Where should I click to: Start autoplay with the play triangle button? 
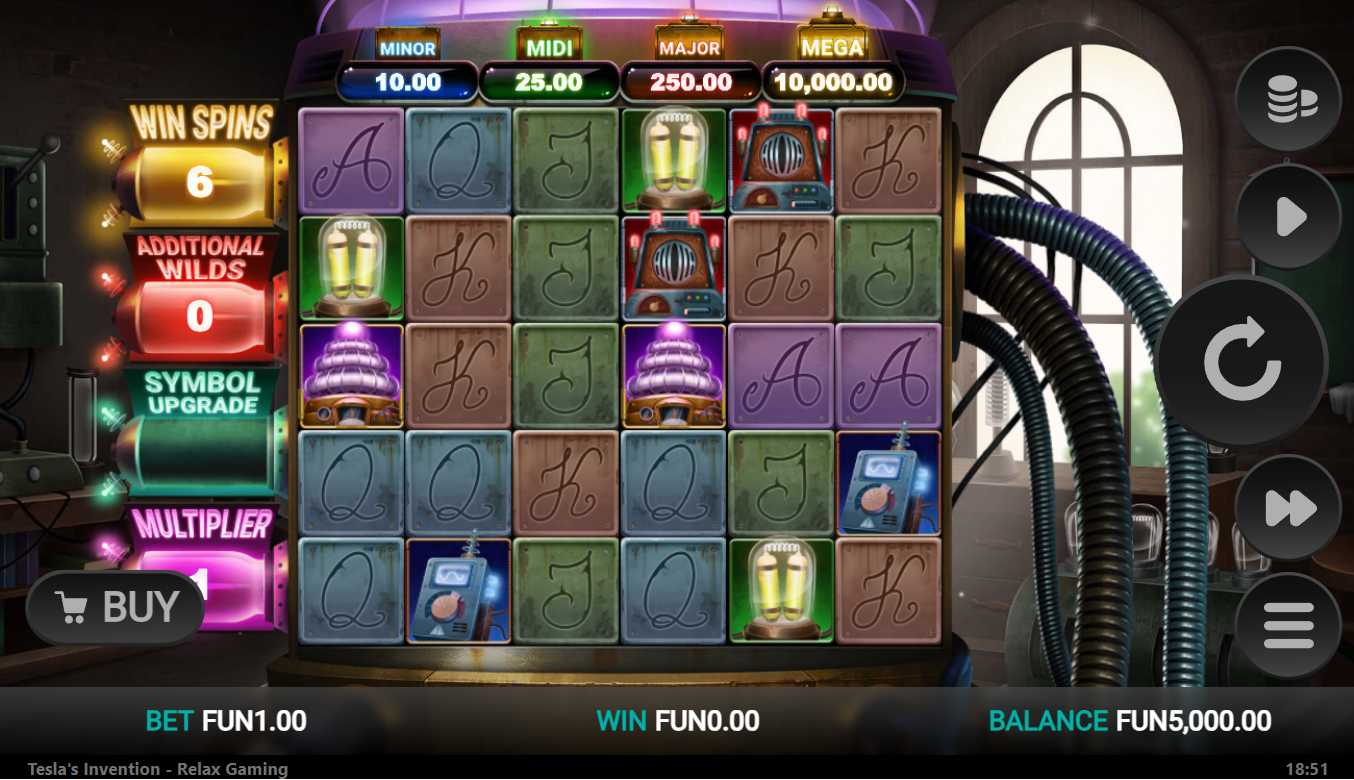click(x=1288, y=217)
